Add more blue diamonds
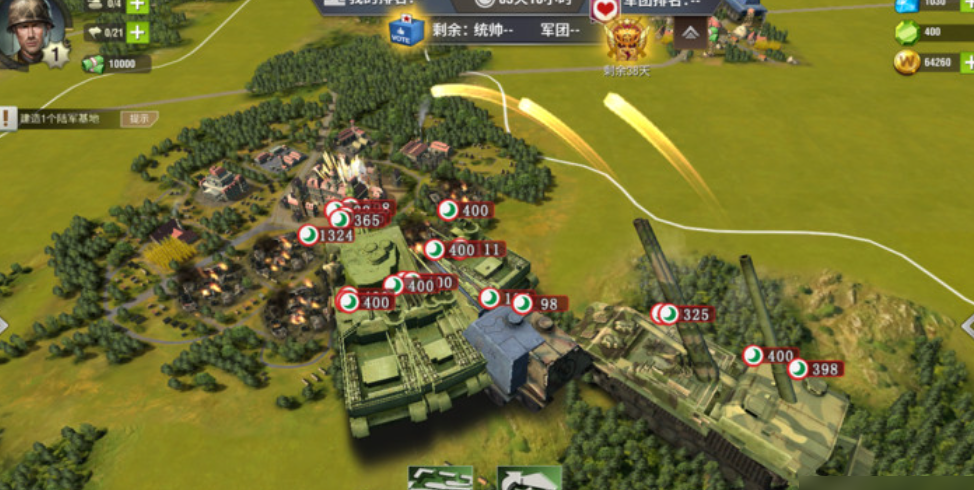 coord(967,5)
